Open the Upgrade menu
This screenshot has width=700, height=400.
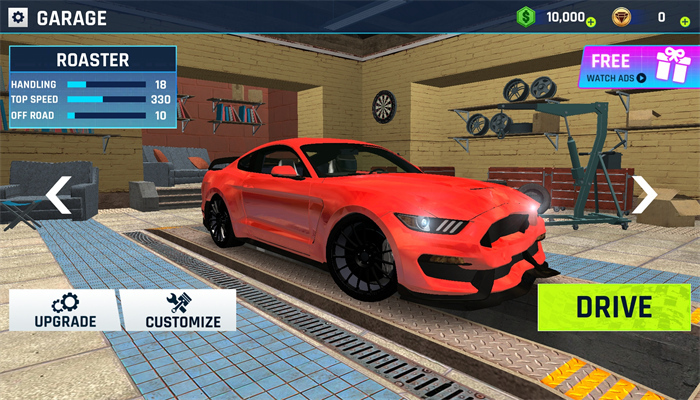(x=65, y=310)
